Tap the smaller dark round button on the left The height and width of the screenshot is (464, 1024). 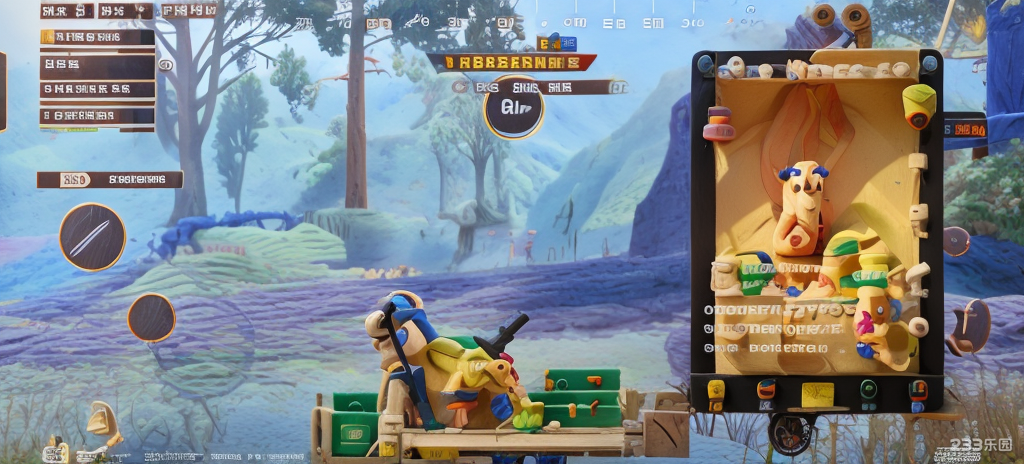[x=151, y=317]
